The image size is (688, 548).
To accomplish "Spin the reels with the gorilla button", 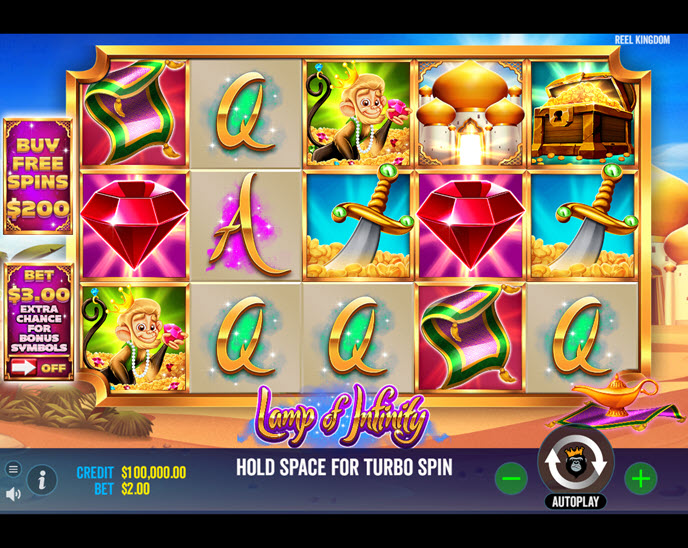I will [576, 462].
